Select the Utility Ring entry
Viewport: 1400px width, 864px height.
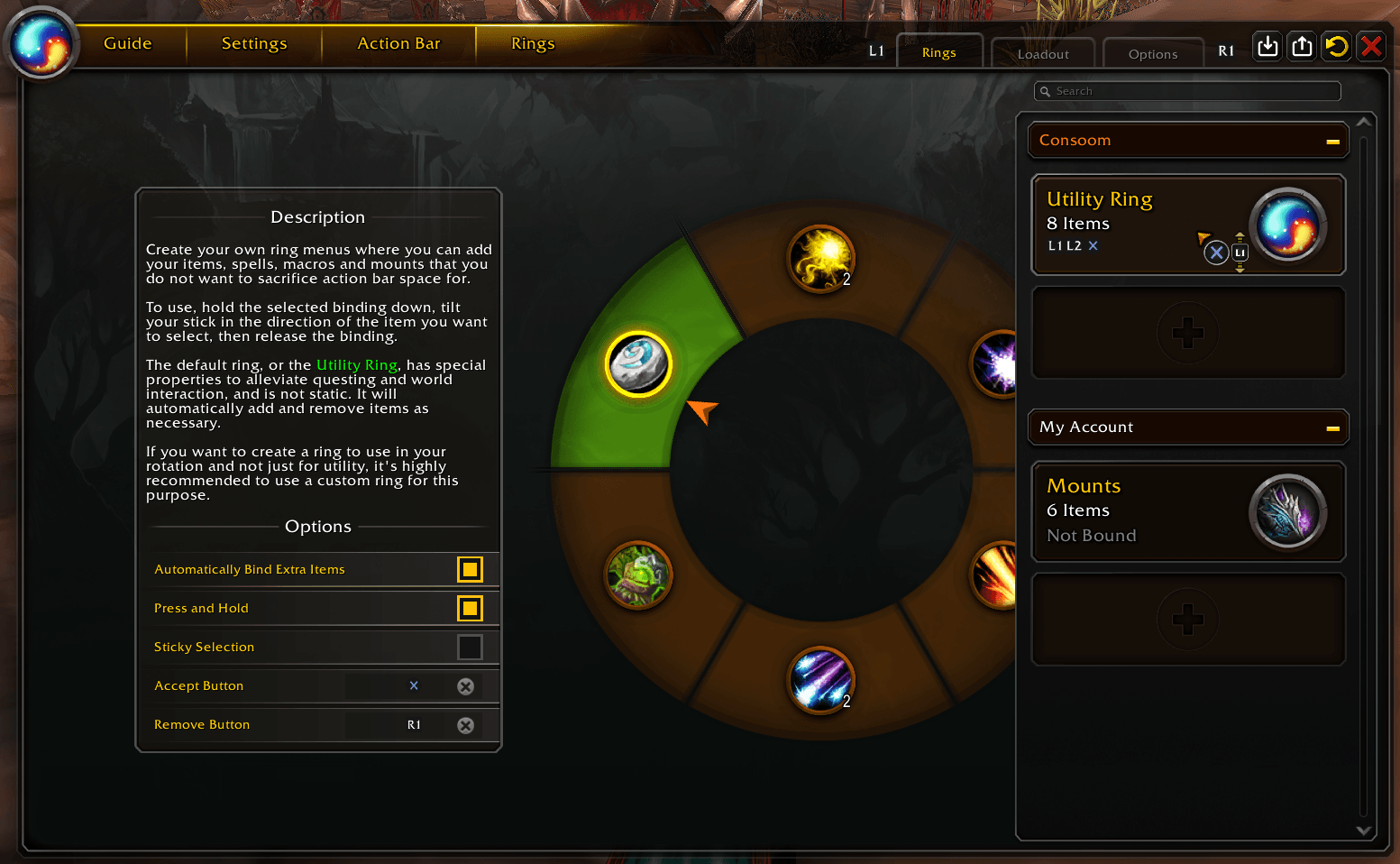pos(1127,224)
